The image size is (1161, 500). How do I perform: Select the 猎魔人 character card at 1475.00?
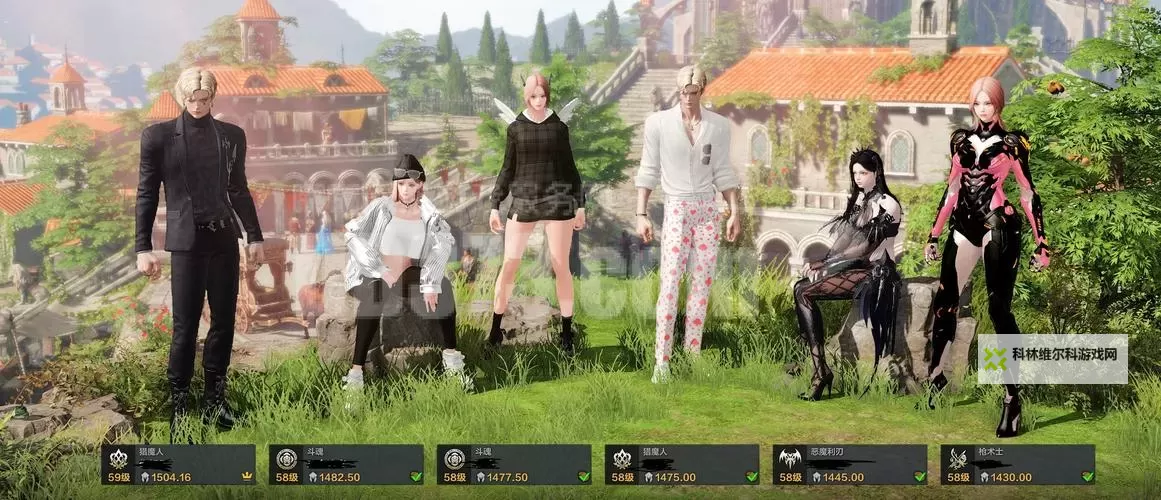point(682,465)
